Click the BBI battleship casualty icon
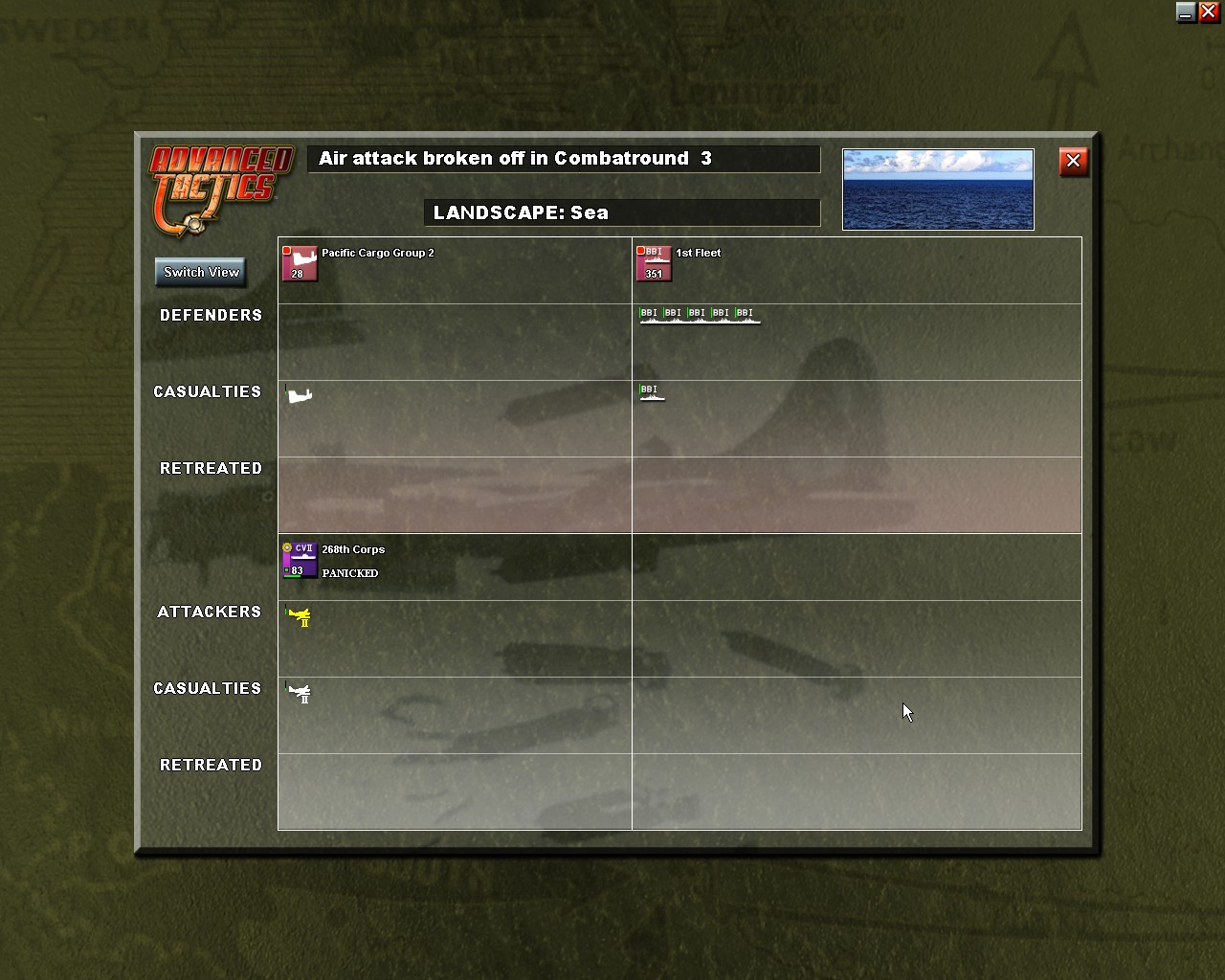 coord(652,392)
